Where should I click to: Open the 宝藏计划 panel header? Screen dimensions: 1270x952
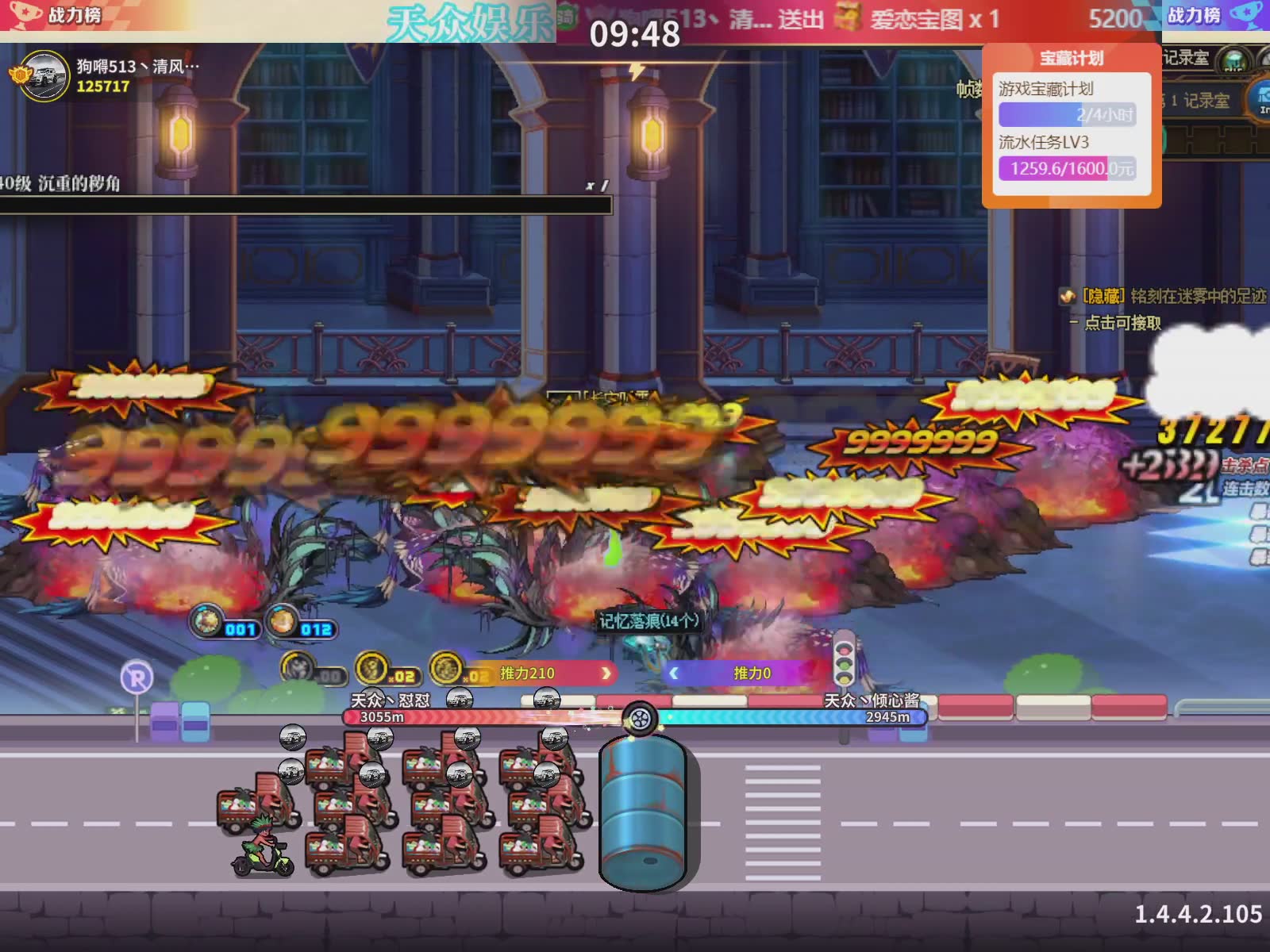pyautogui.click(x=1072, y=58)
